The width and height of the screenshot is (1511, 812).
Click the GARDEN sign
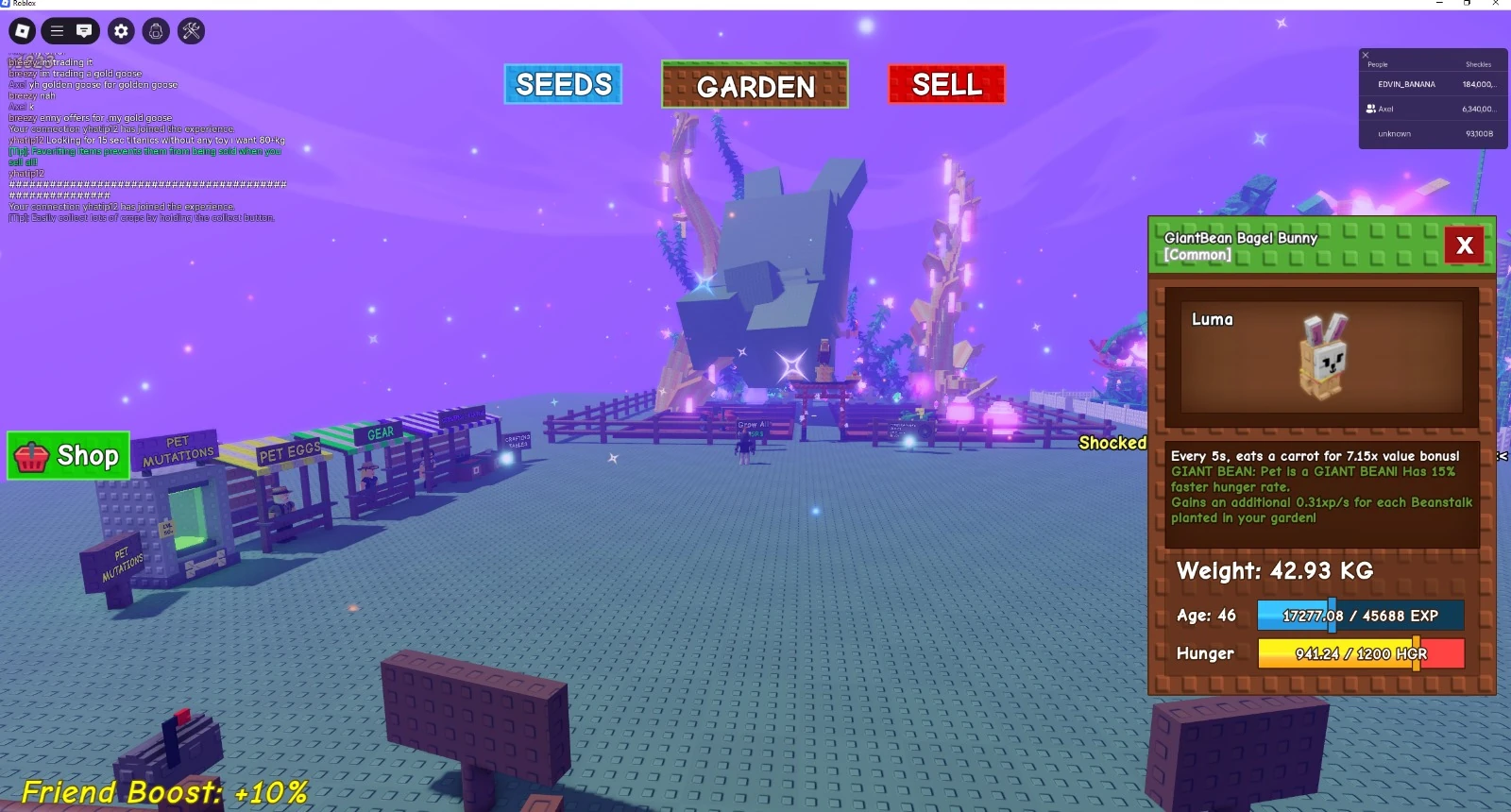click(x=755, y=87)
